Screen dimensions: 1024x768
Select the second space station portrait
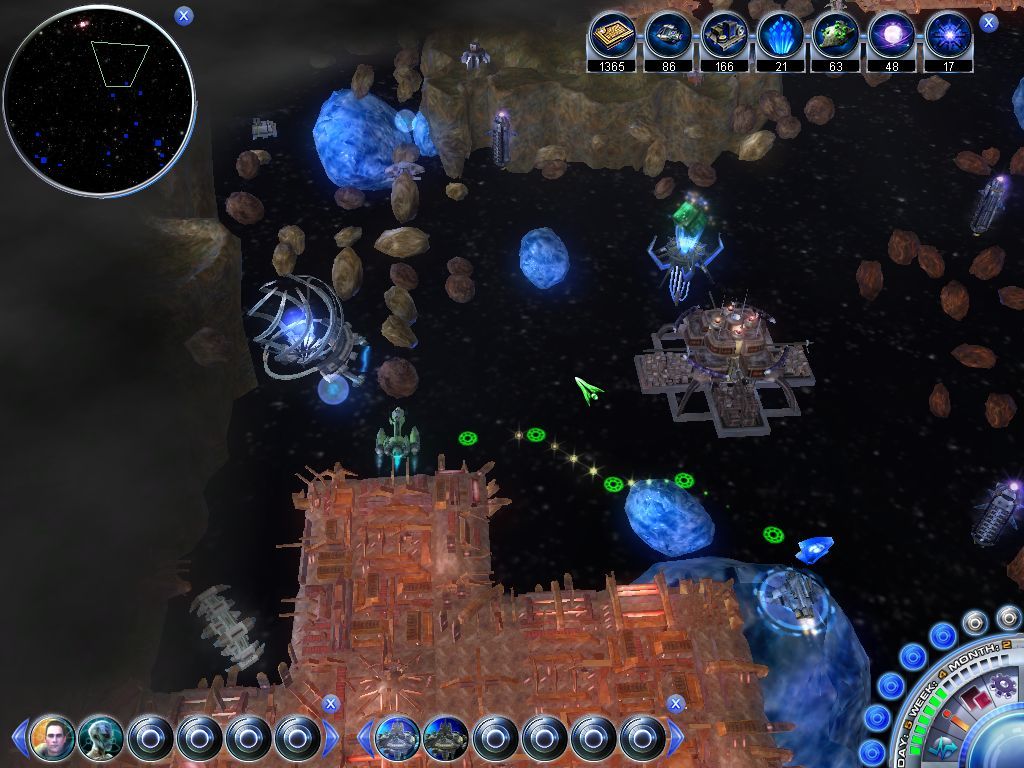click(x=445, y=739)
